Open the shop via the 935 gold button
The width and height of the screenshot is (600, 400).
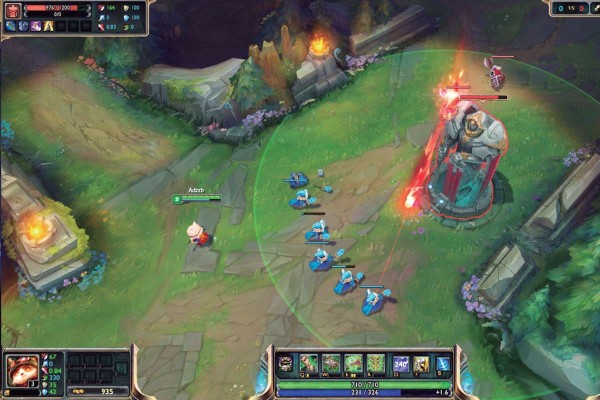pos(98,392)
